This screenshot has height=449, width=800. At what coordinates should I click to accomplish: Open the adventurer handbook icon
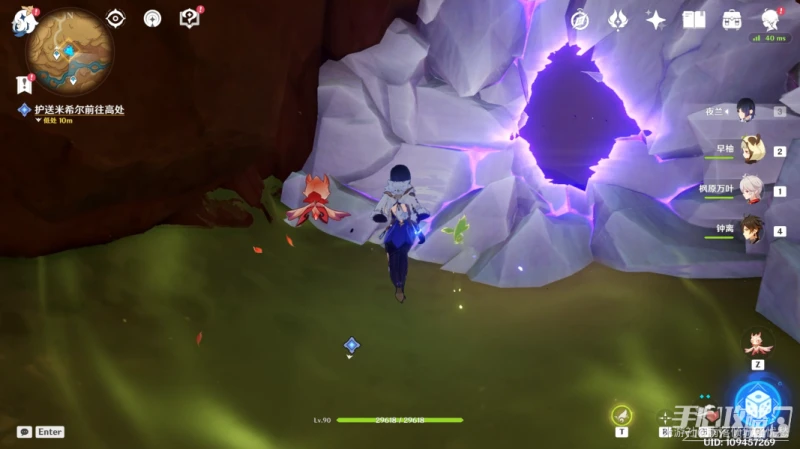pyautogui.click(x=694, y=20)
